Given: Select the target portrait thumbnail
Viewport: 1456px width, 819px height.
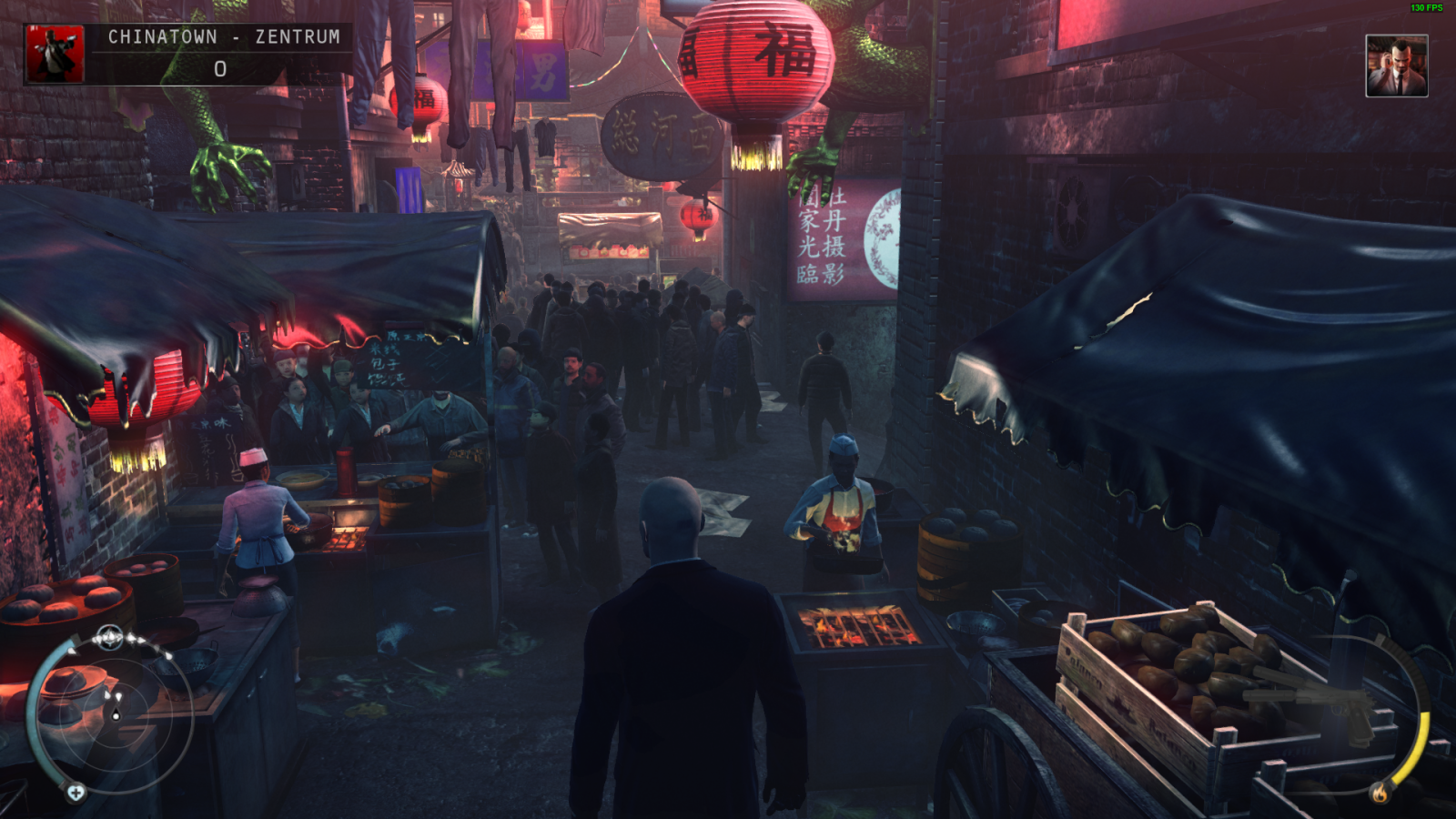Looking at the screenshot, I should tap(1396, 66).
